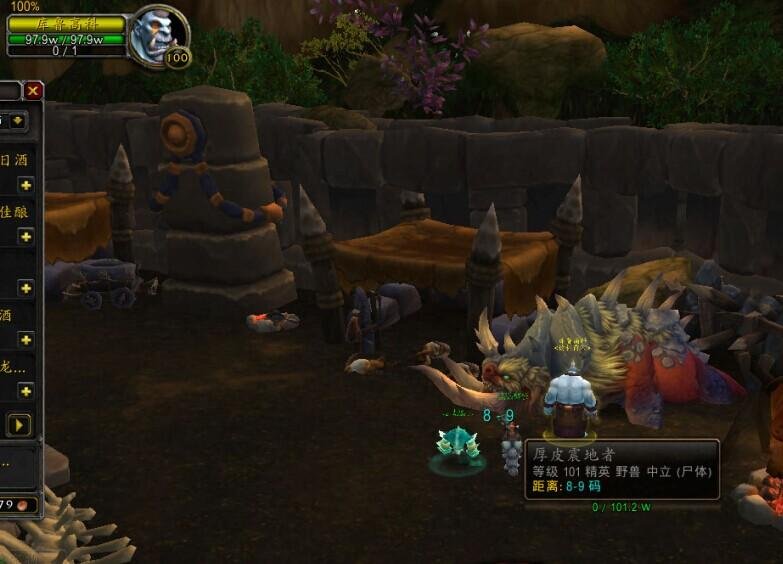
Task: Click the plus button under the 日酒 entry
Action: (x=26, y=185)
